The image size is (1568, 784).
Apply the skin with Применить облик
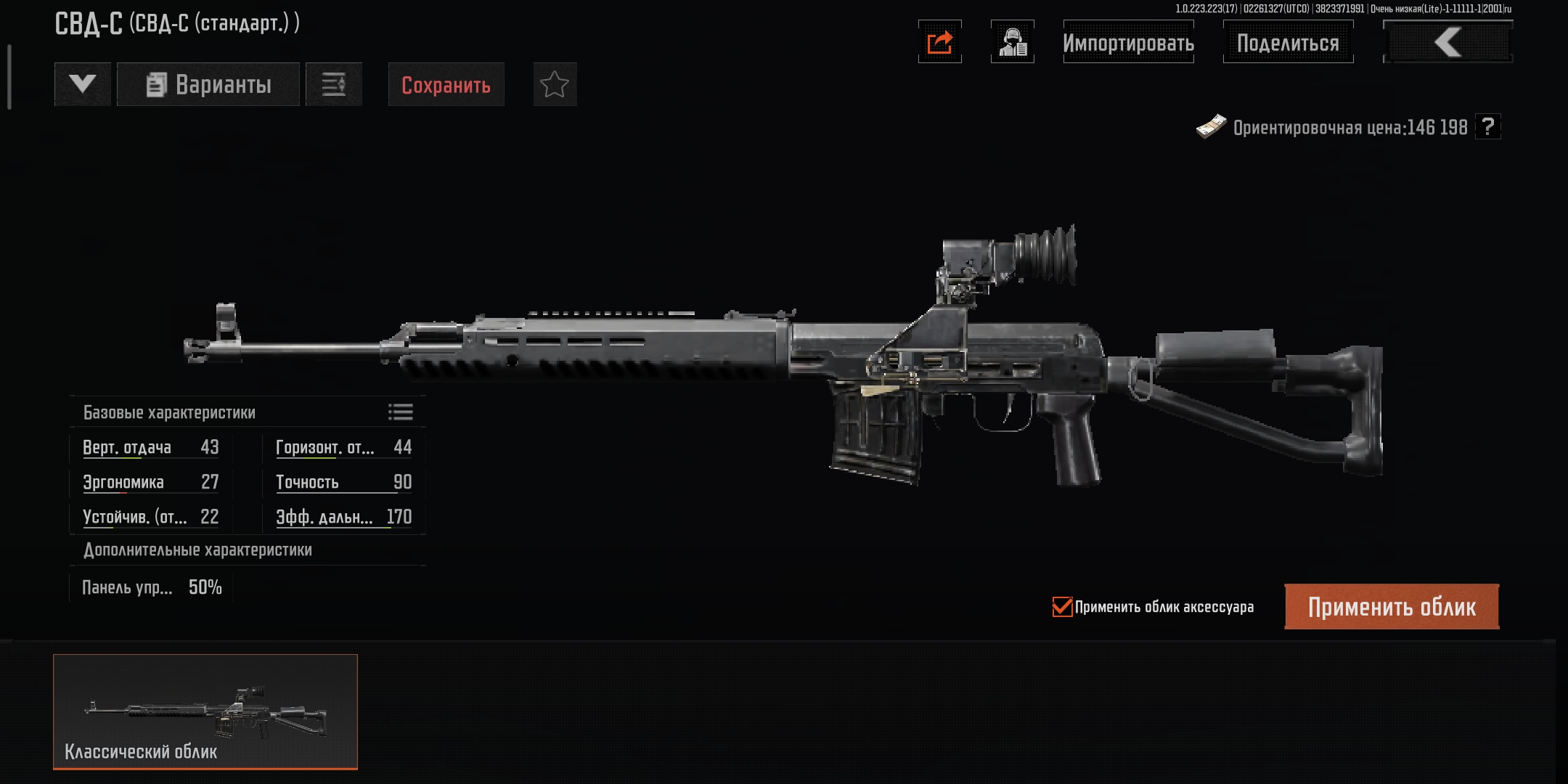pos(1392,607)
